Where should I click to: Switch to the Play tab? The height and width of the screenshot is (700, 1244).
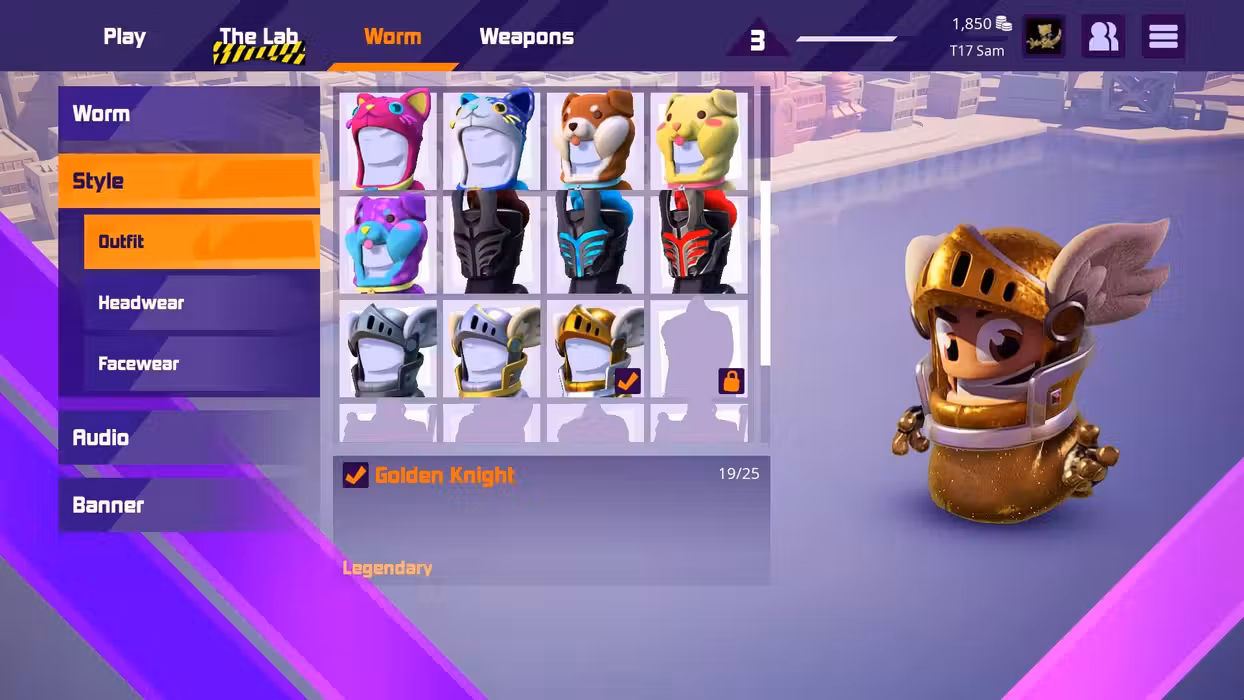pyautogui.click(x=124, y=37)
